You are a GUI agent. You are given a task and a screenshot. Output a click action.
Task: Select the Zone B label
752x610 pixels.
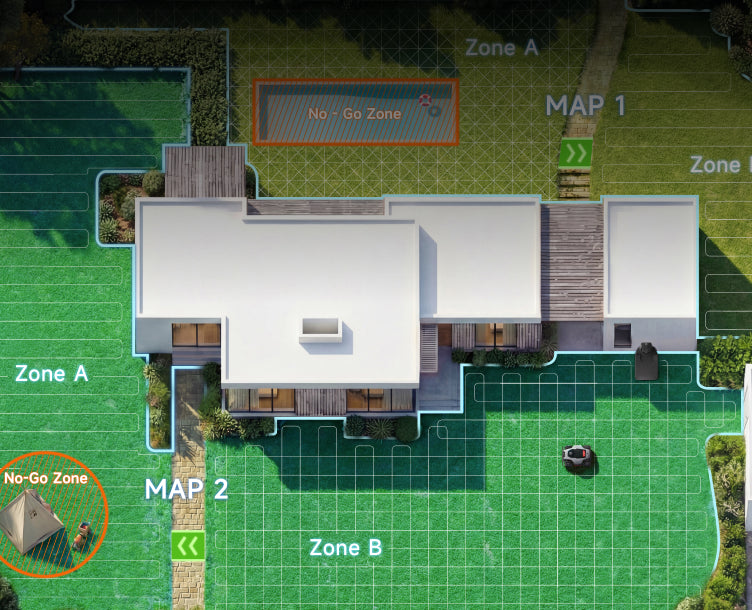(345, 548)
